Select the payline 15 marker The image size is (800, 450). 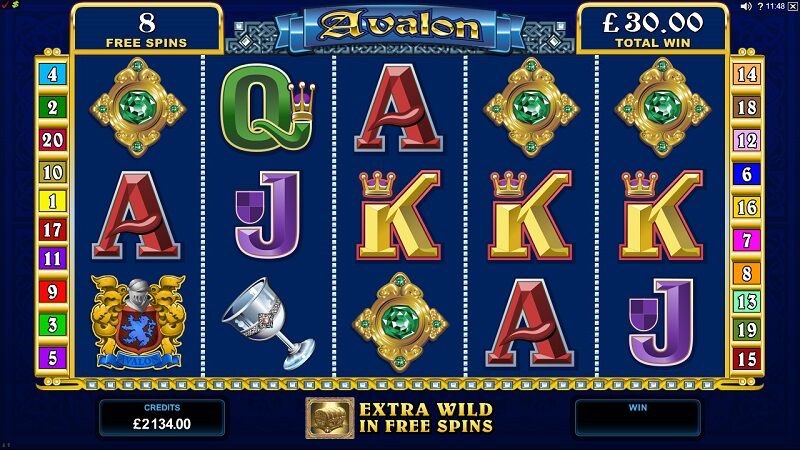(747, 357)
